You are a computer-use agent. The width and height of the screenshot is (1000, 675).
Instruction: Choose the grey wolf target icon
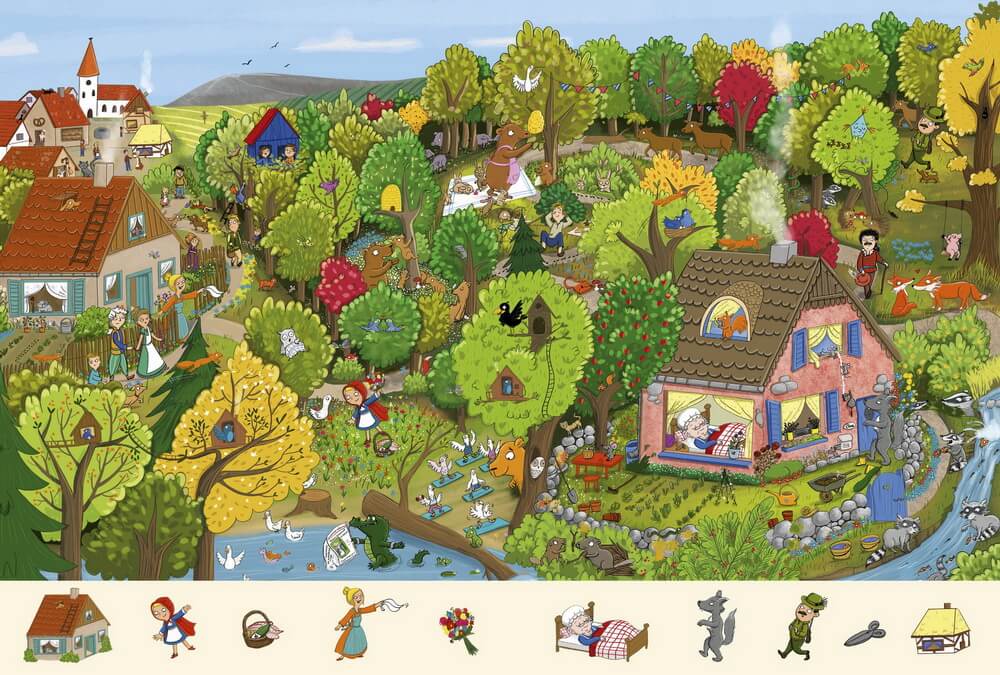715,627
